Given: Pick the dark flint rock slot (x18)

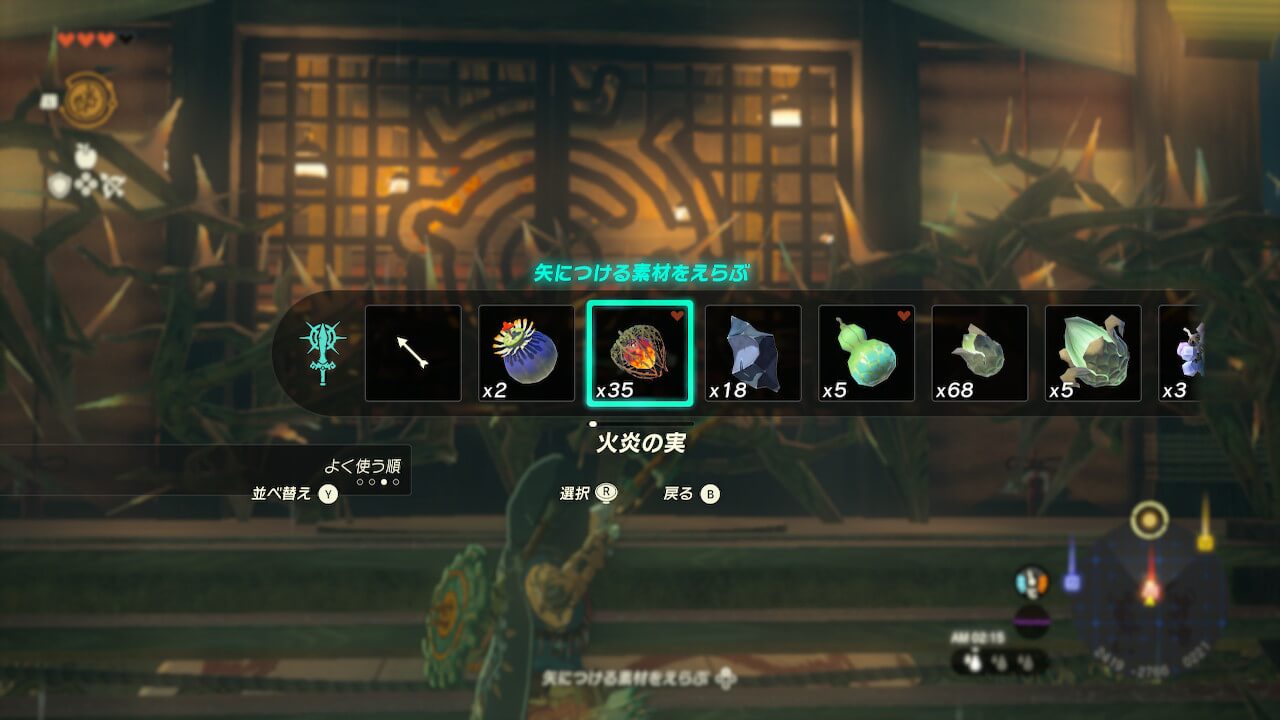Looking at the screenshot, I should click(x=753, y=353).
